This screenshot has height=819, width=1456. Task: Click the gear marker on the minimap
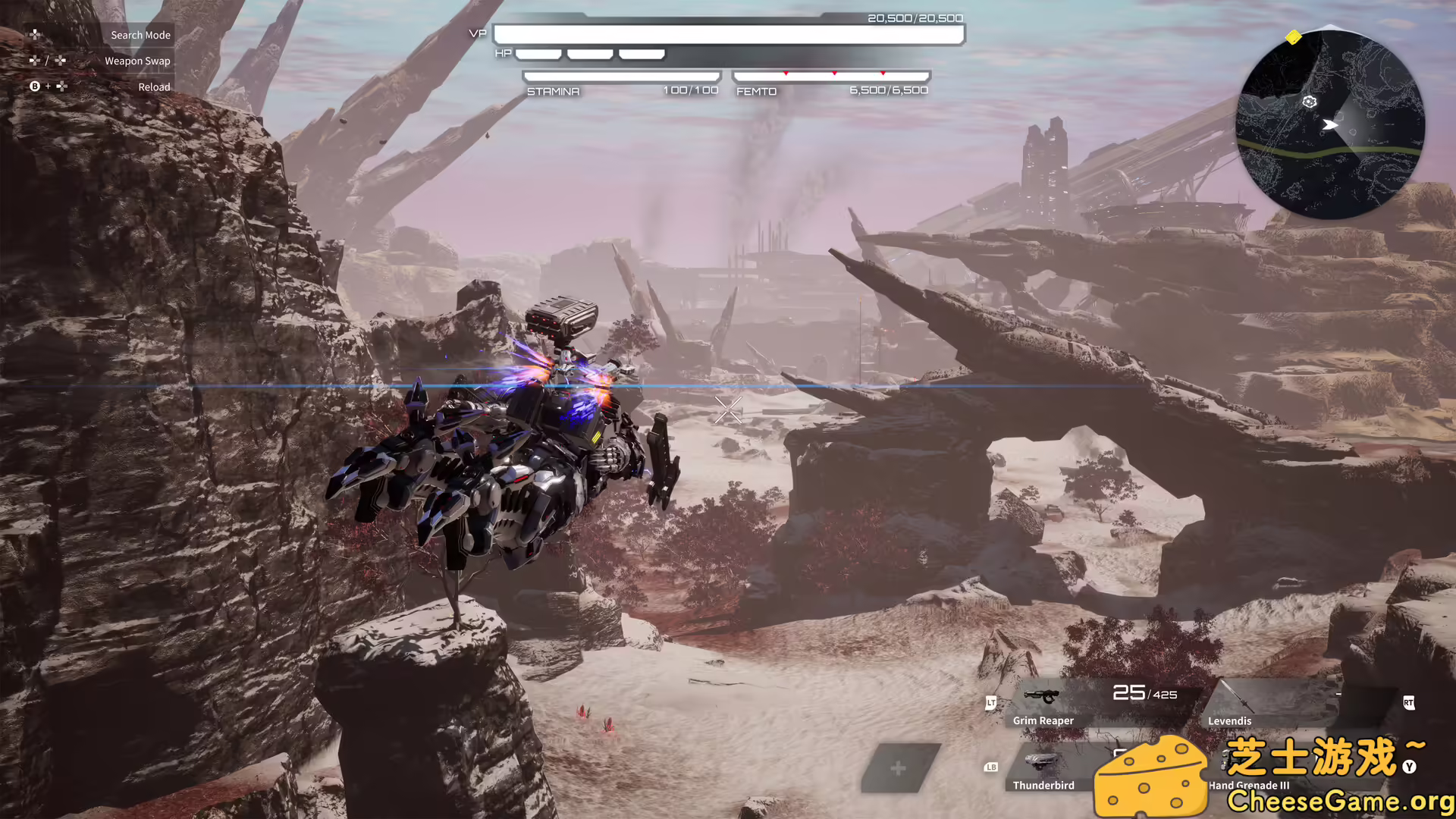pos(1310,101)
